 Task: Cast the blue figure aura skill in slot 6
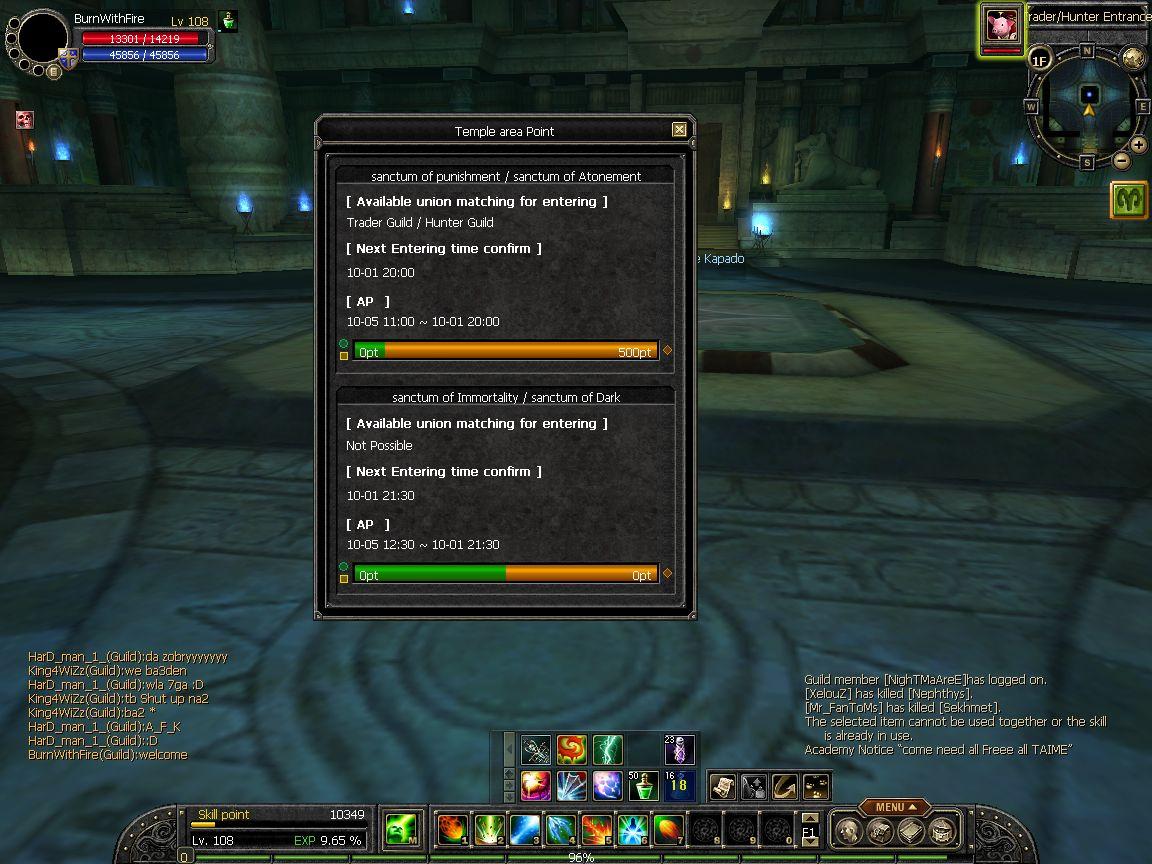[632, 829]
